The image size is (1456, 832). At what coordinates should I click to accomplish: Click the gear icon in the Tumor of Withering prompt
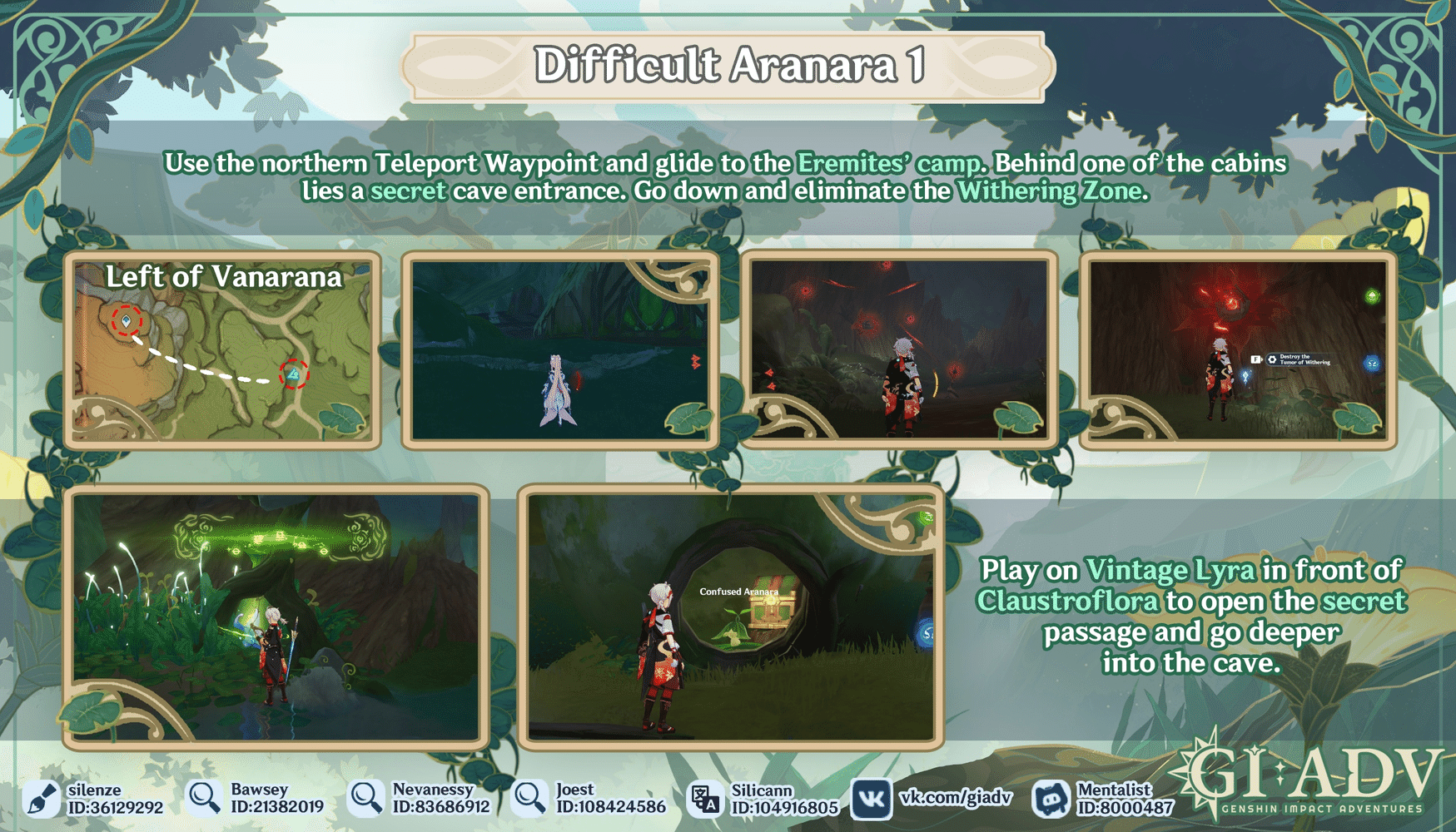[1273, 359]
